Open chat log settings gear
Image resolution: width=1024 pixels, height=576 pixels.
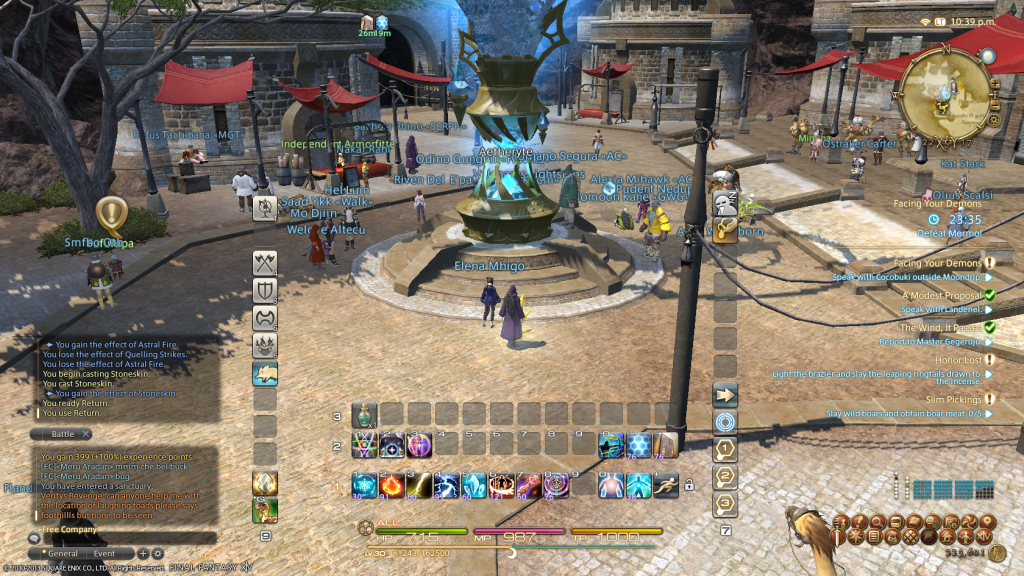(x=157, y=553)
